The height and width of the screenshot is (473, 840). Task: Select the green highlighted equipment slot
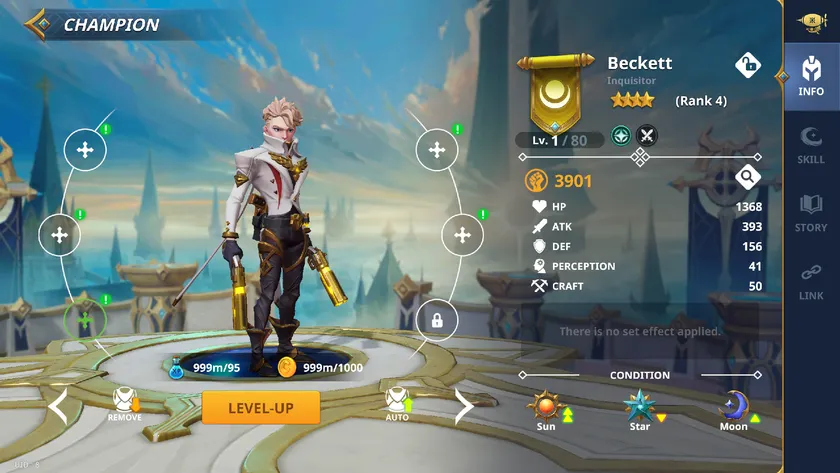[85, 320]
